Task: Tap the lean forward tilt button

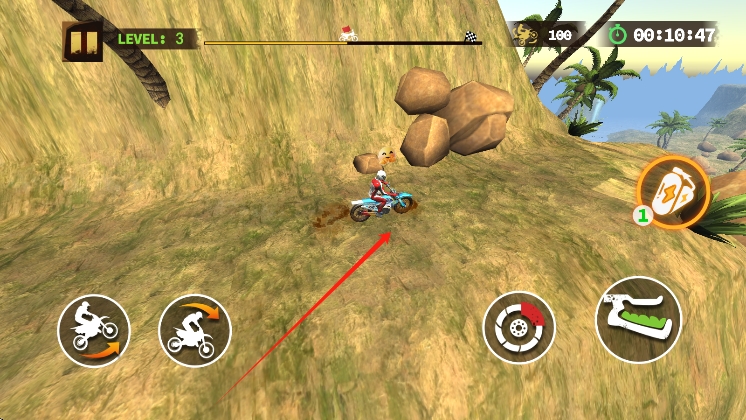Action: (195, 330)
